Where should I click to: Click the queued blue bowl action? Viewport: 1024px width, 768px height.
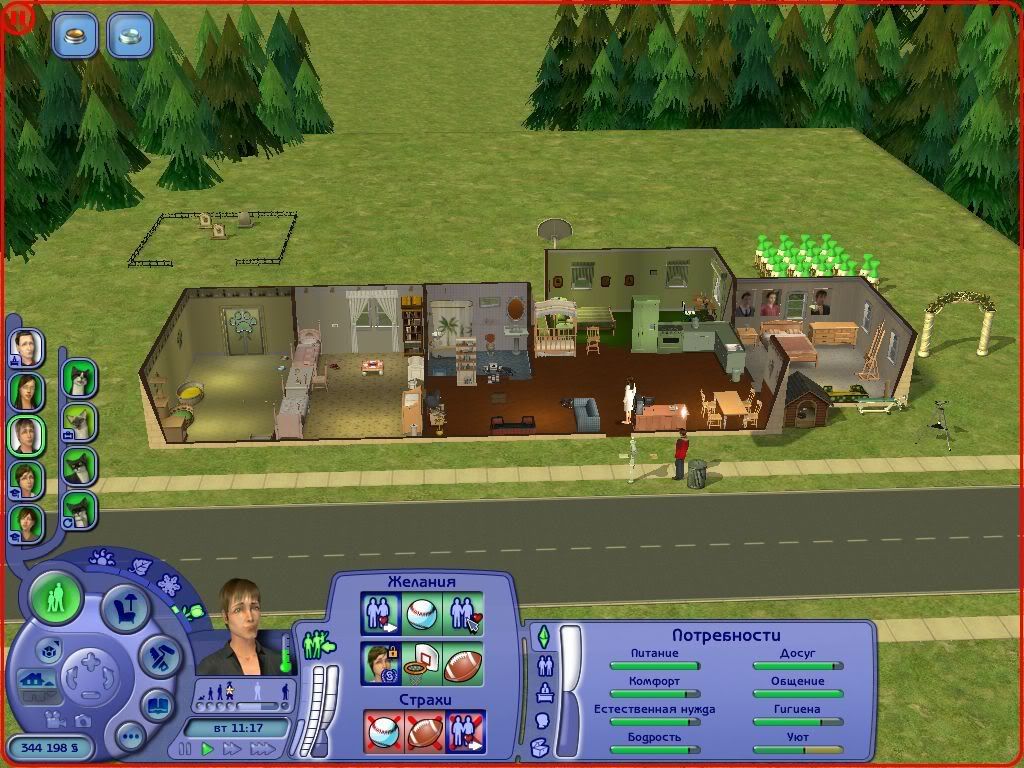coord(130,34)
